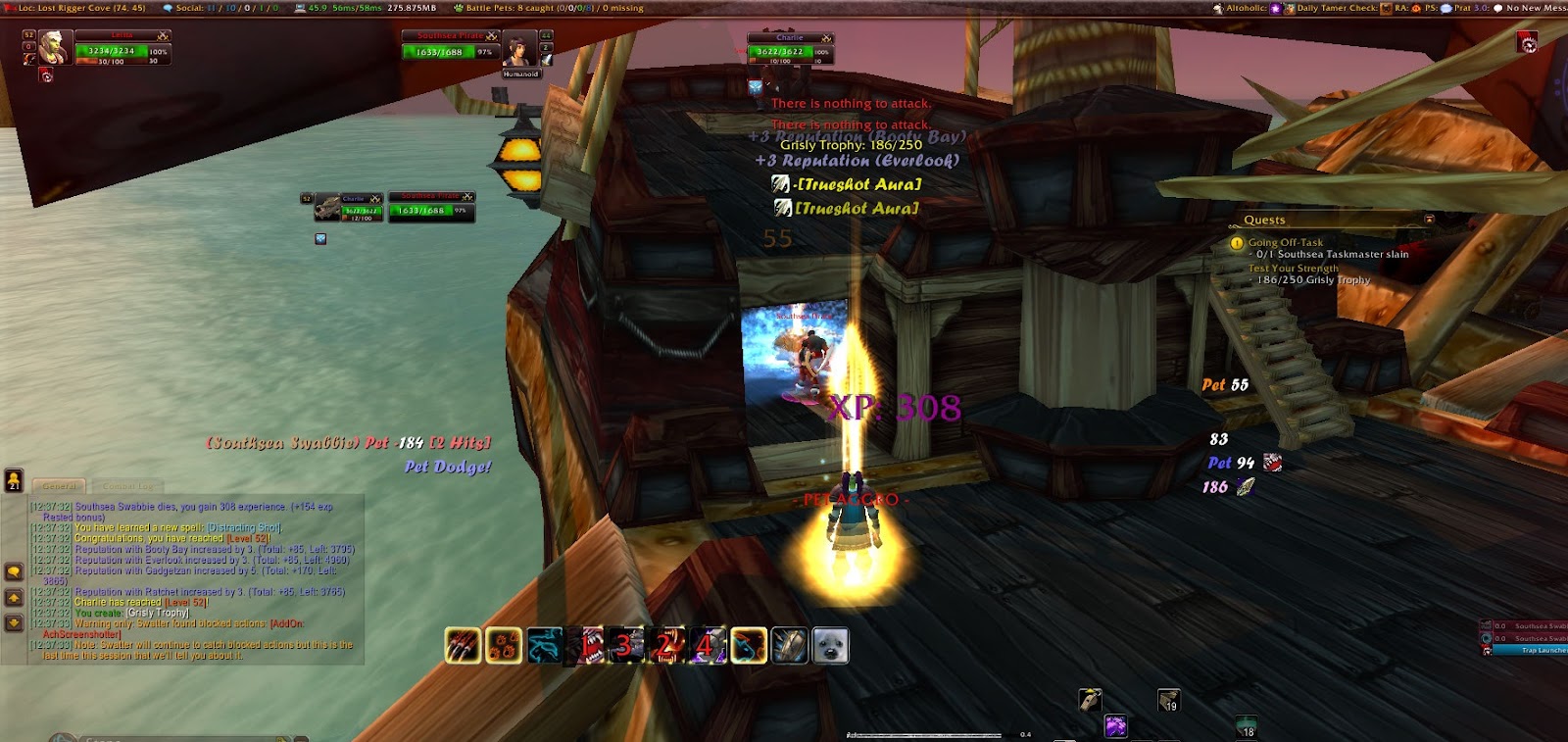
Task: Select the action slot numbered 1
Action: click(x=586, y=646)
